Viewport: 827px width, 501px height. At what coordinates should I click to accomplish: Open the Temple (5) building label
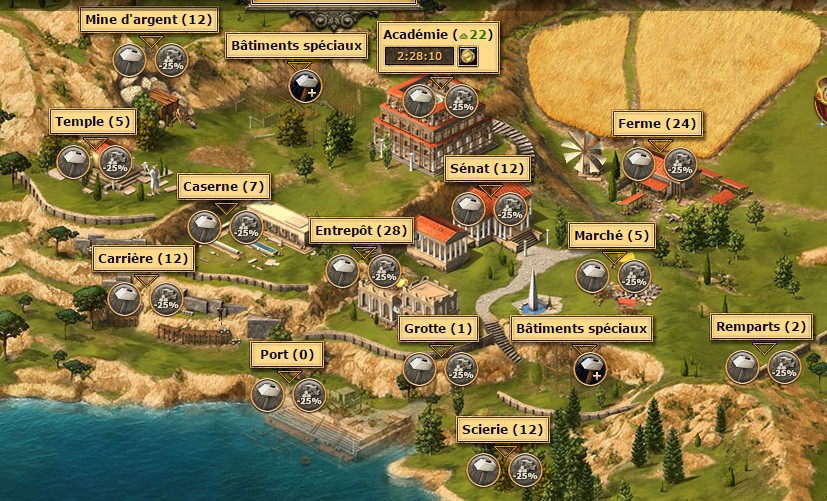point(93,122)
